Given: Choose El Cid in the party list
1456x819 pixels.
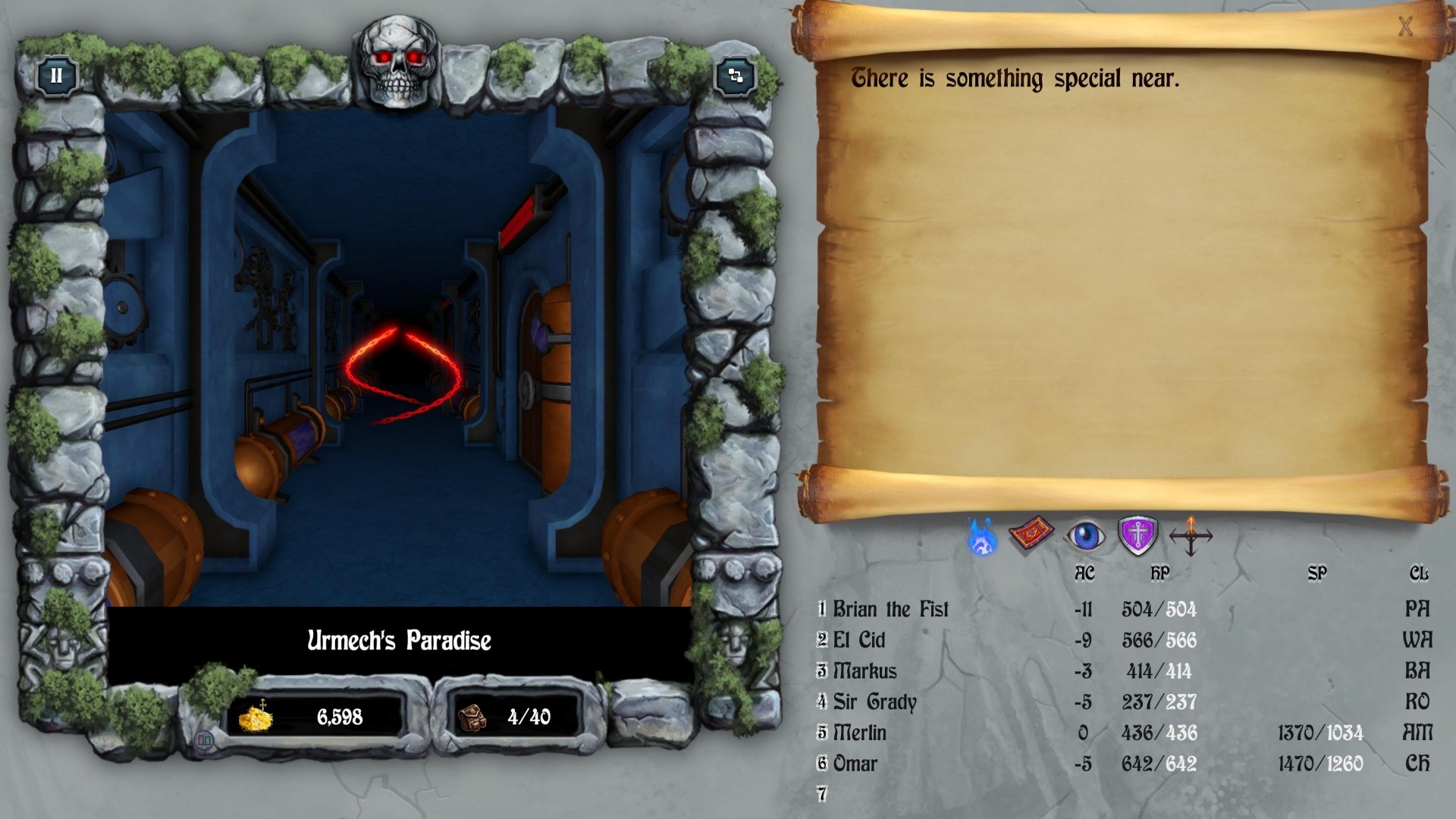Looking at the screenshot, I should (858, 640).
